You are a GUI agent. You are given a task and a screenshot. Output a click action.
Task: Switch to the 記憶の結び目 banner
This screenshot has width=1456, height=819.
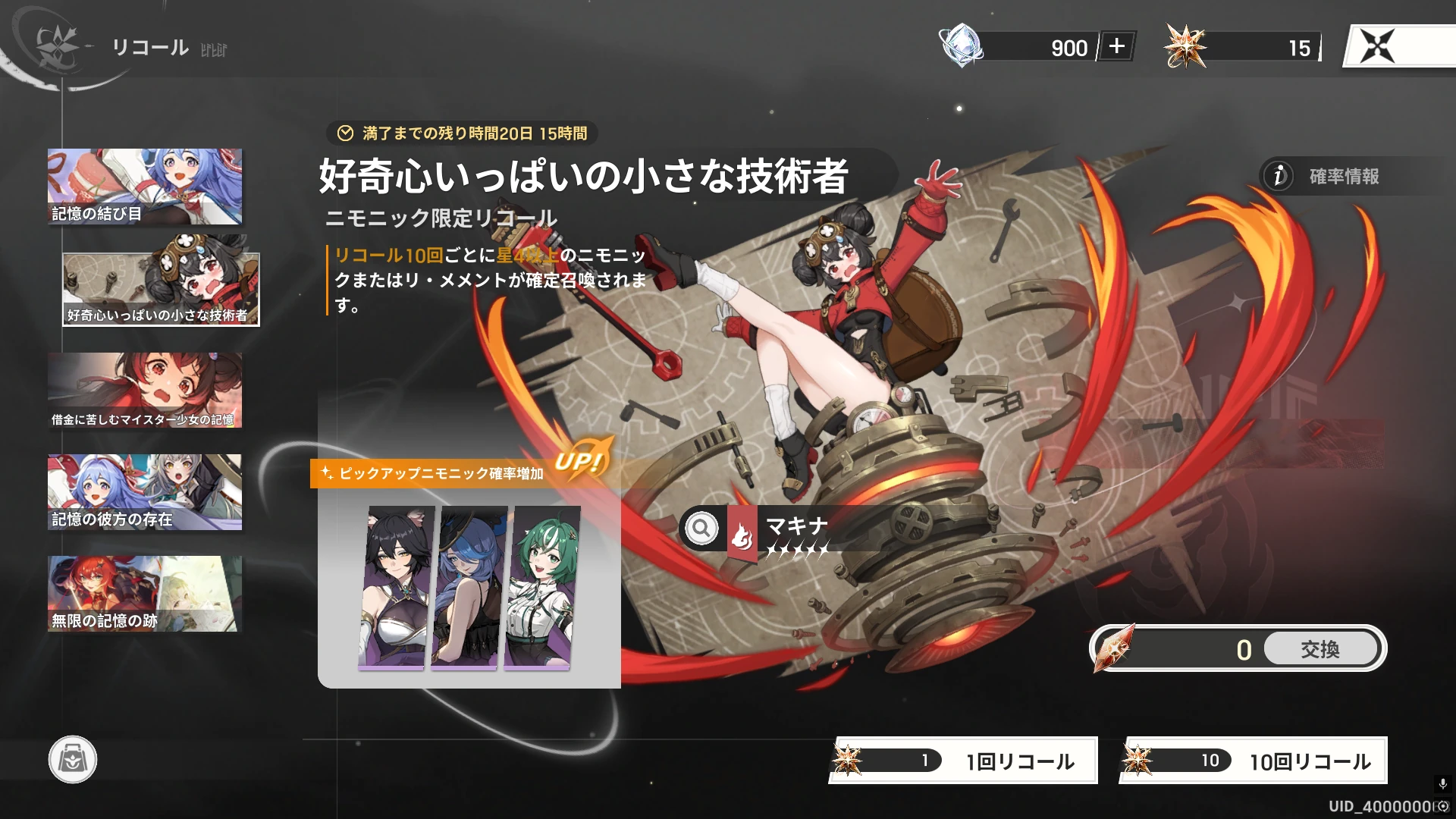coord(145,187)
